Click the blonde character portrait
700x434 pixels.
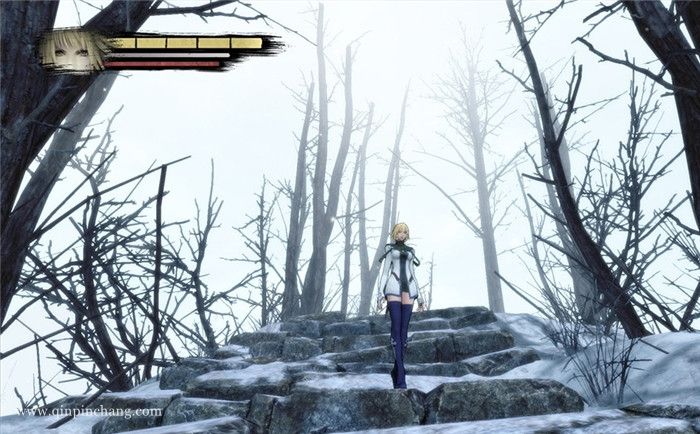pos(74,49)
